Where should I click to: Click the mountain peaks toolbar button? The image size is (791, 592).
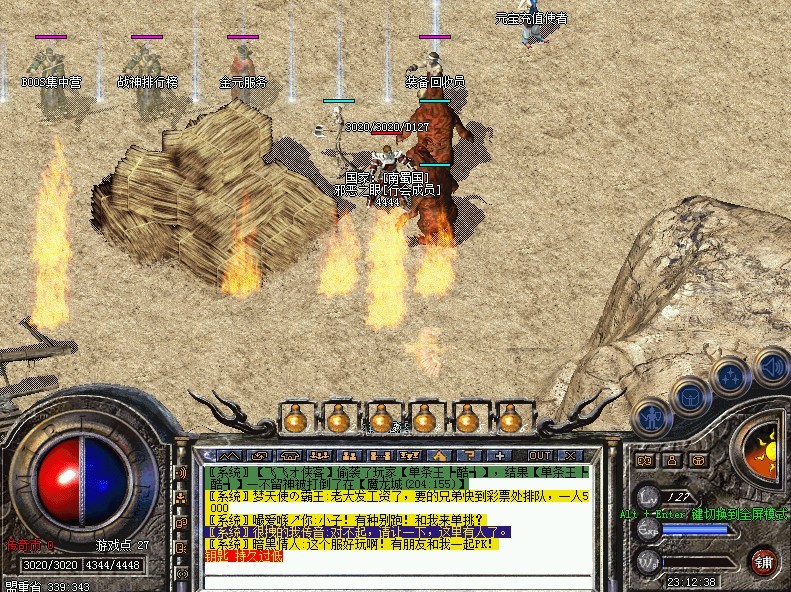click(229, 455)
